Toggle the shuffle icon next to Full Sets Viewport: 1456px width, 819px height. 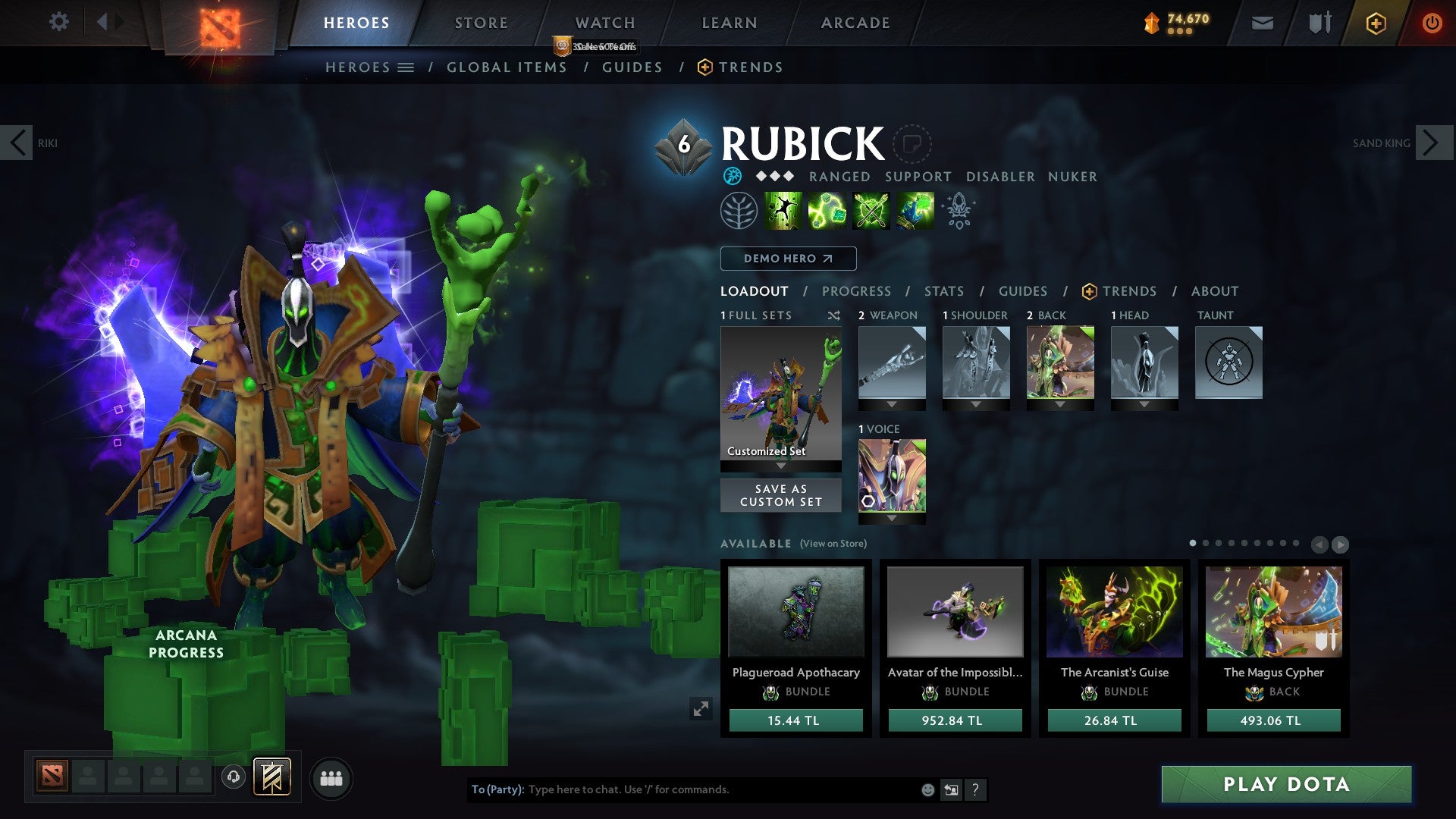click(834, 315)
